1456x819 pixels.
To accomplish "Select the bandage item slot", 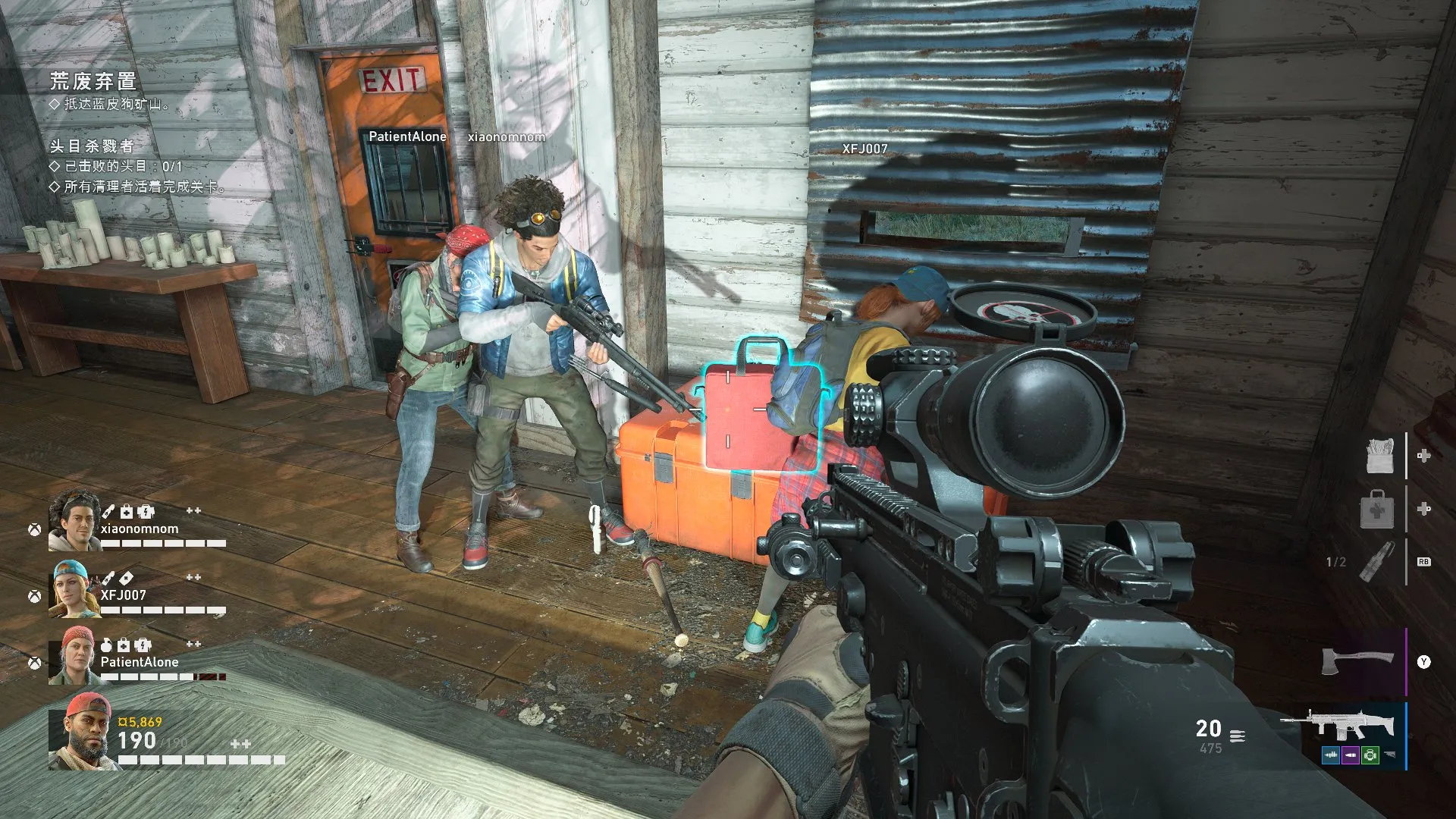I will pos(1380,457).
